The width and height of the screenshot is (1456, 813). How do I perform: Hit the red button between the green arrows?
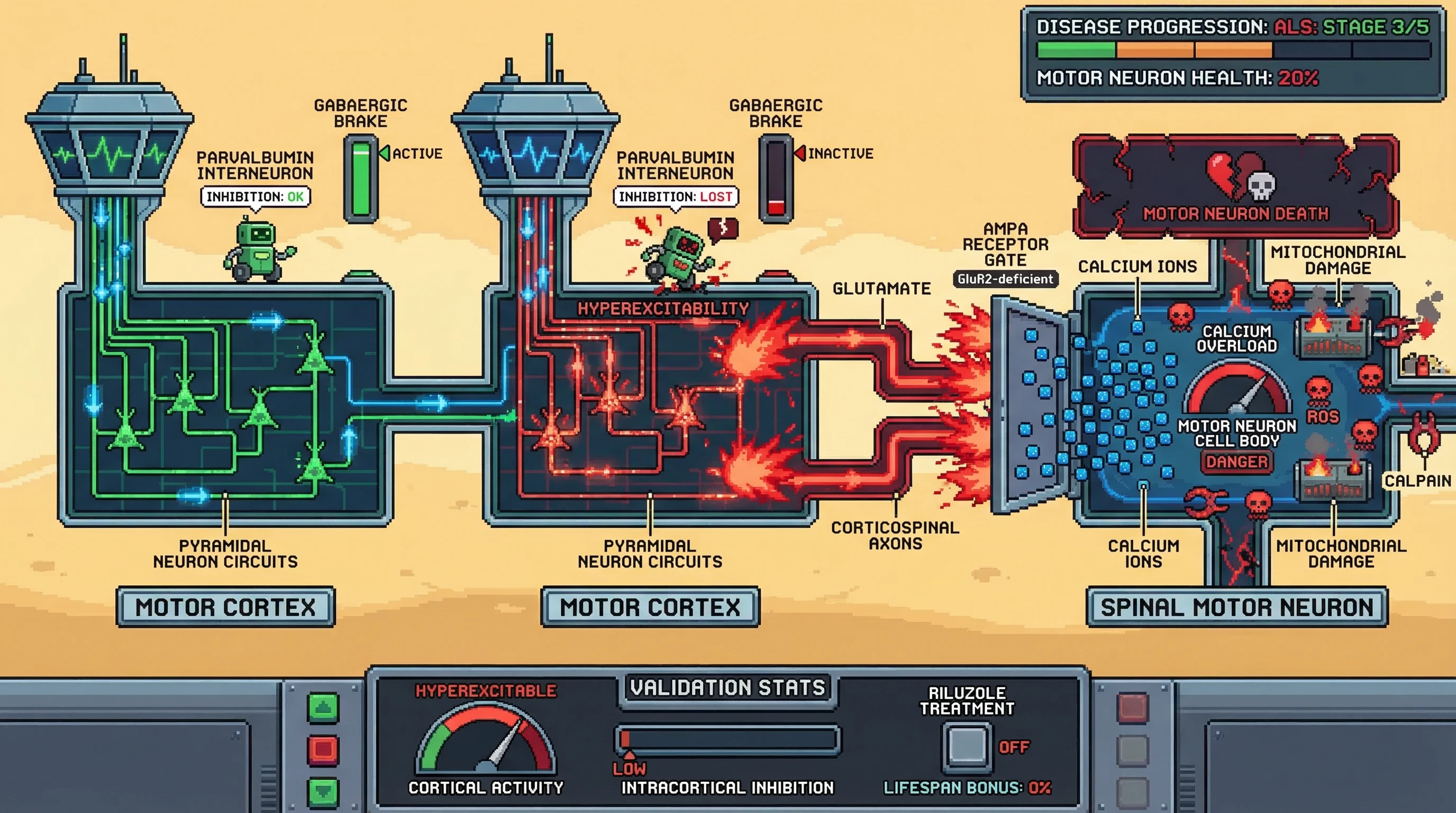323,749
